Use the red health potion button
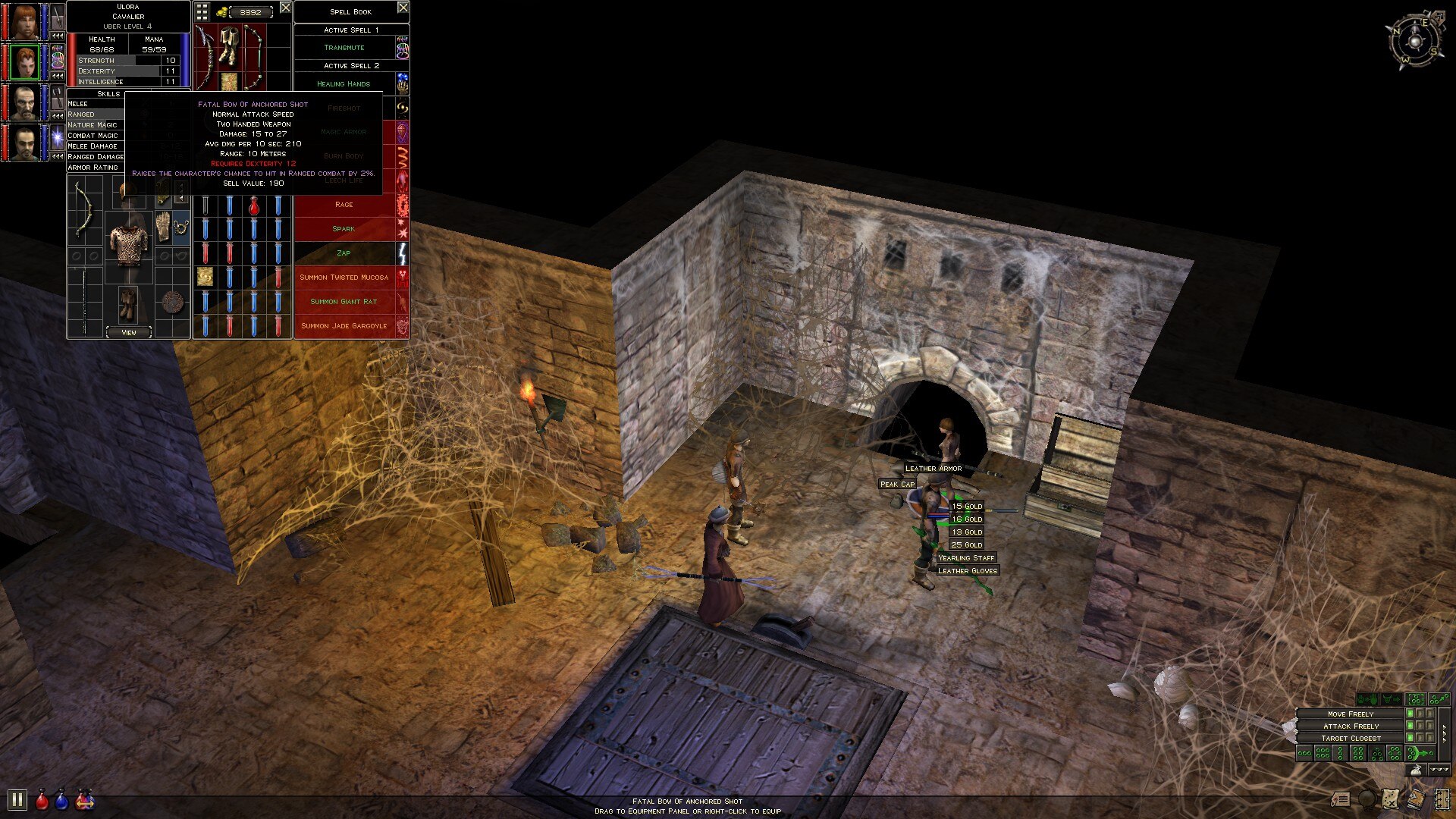Viewport: 1456px width, 819px height. tap(42, 800)
